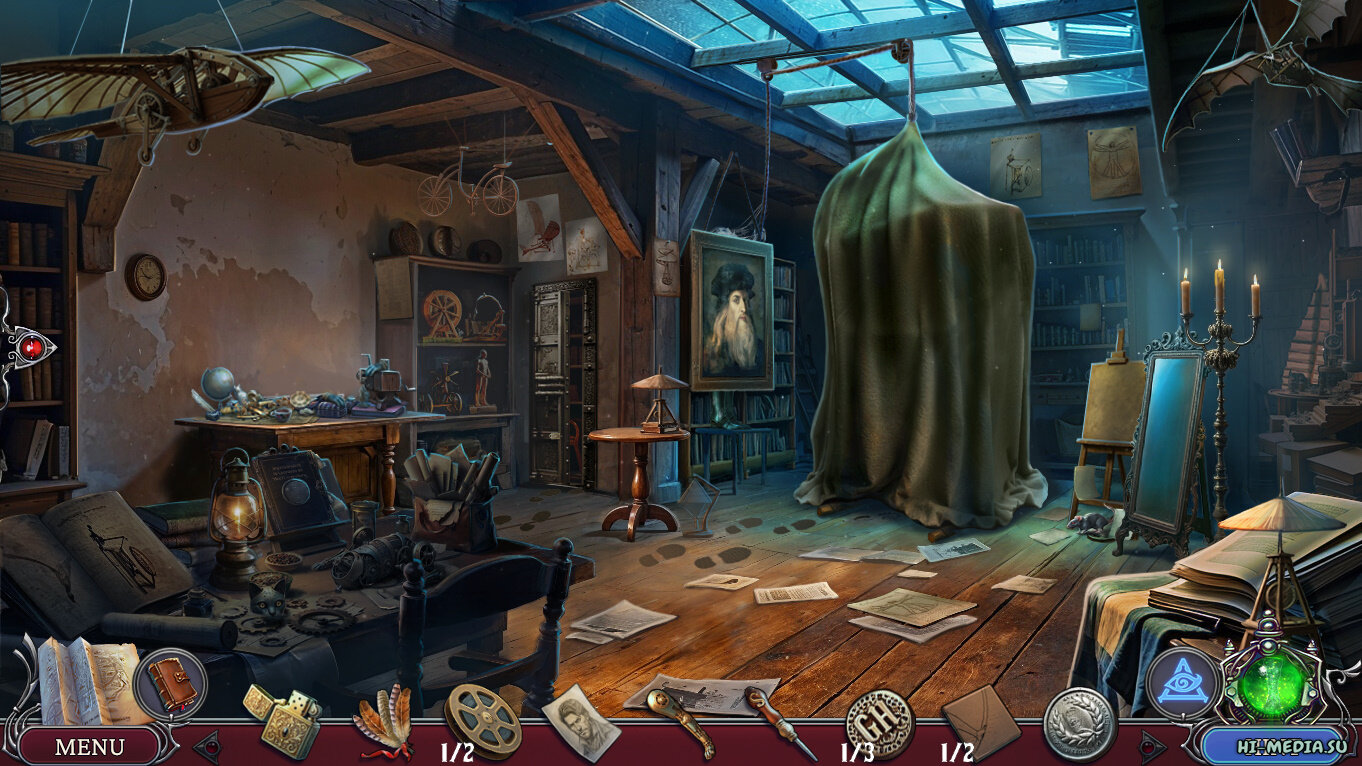Show next inventory items with right arrow

(1152, 746)
